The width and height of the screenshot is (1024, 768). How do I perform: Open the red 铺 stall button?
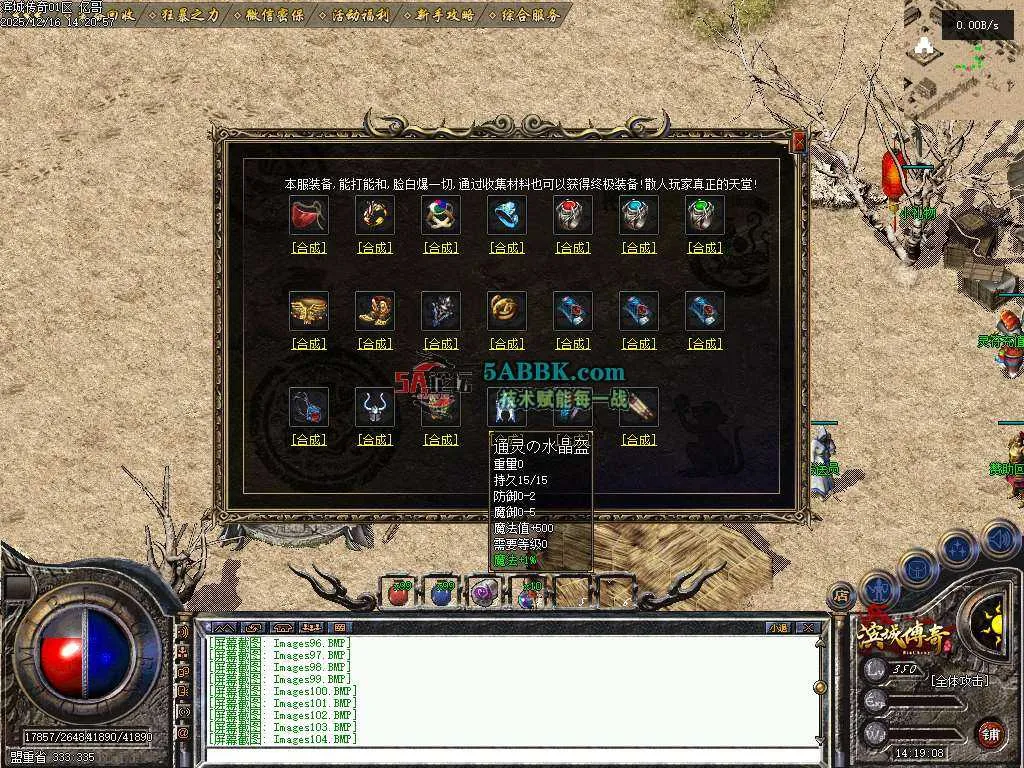pyautogui.click(x=990, y=733)
